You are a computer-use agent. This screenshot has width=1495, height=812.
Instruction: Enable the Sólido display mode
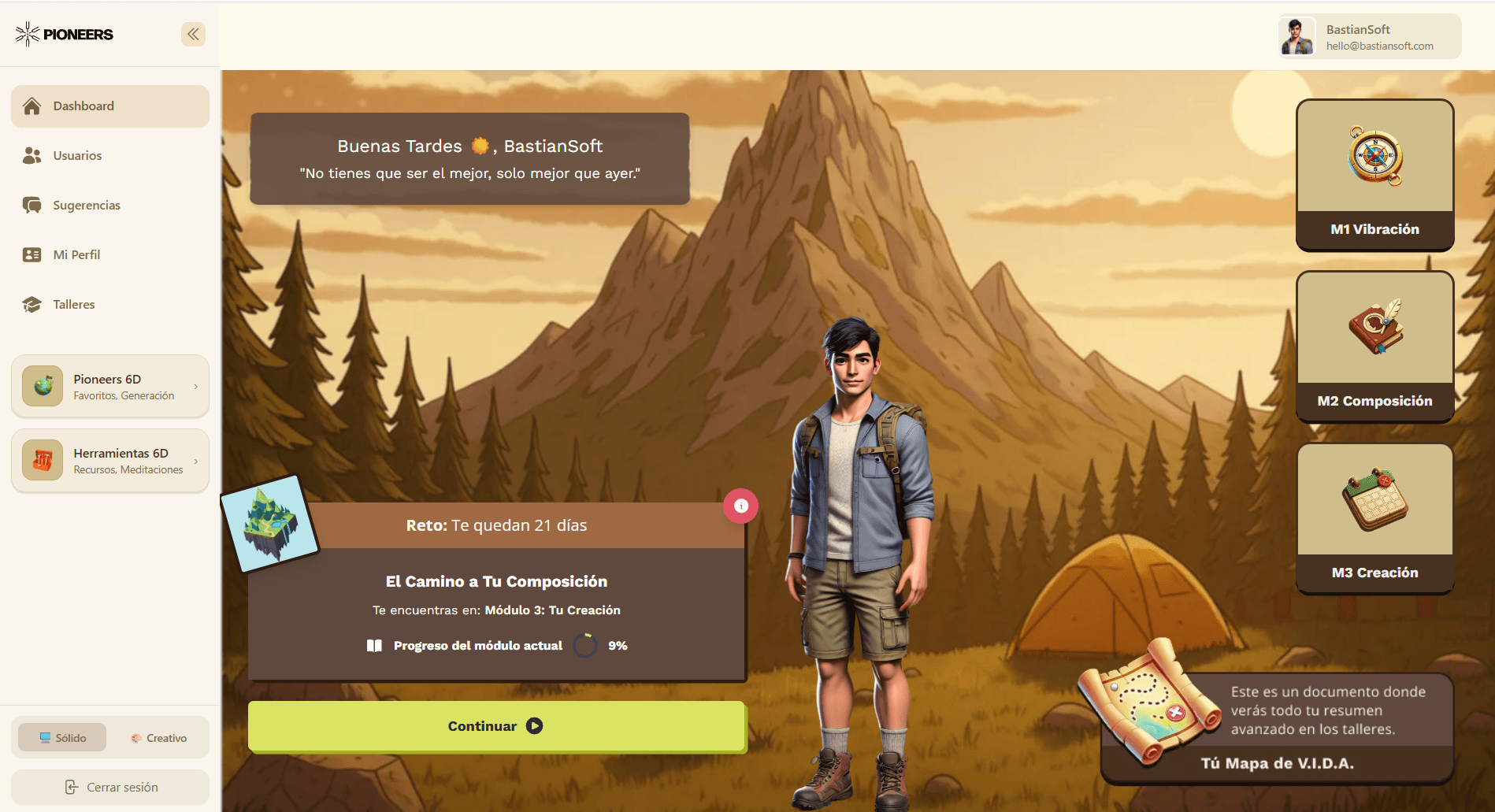pos(61,737)
